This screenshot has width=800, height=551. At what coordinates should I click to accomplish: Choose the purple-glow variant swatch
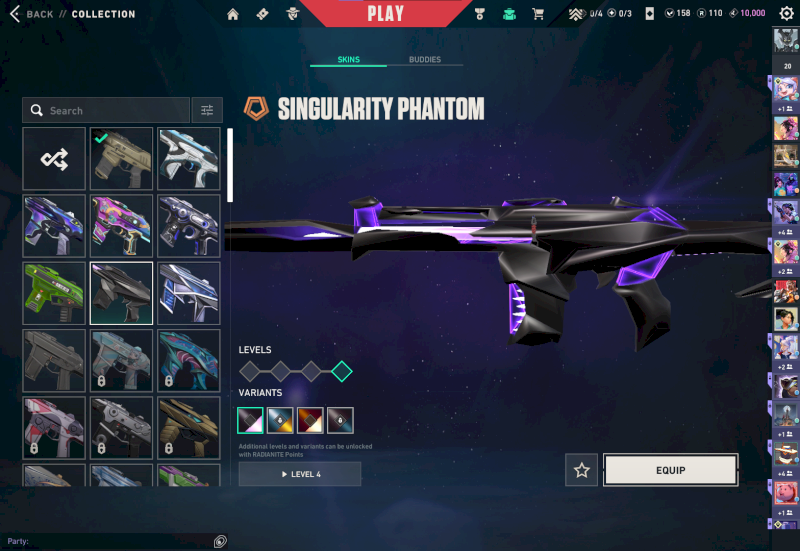click(250, 420)
